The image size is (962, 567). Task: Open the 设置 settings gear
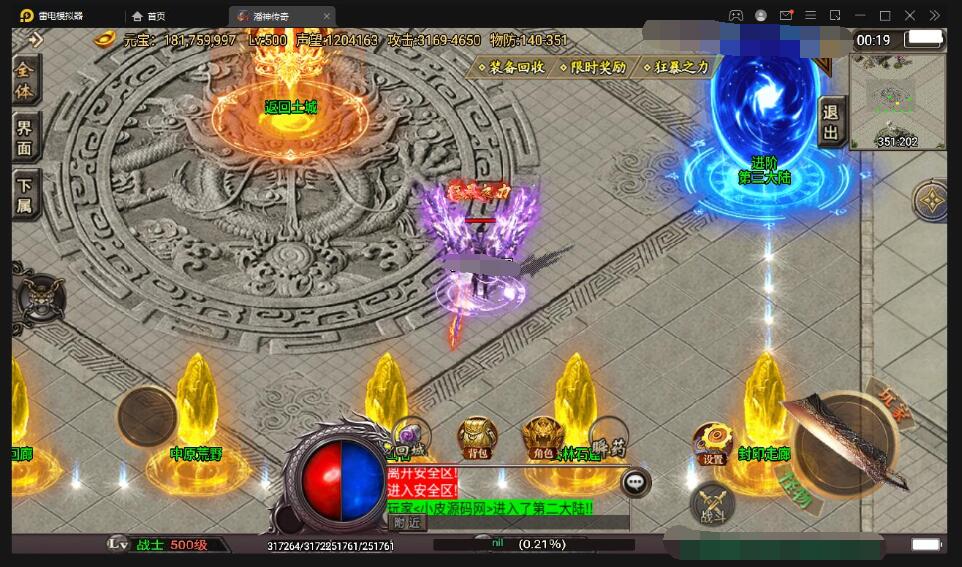point(712,445)
